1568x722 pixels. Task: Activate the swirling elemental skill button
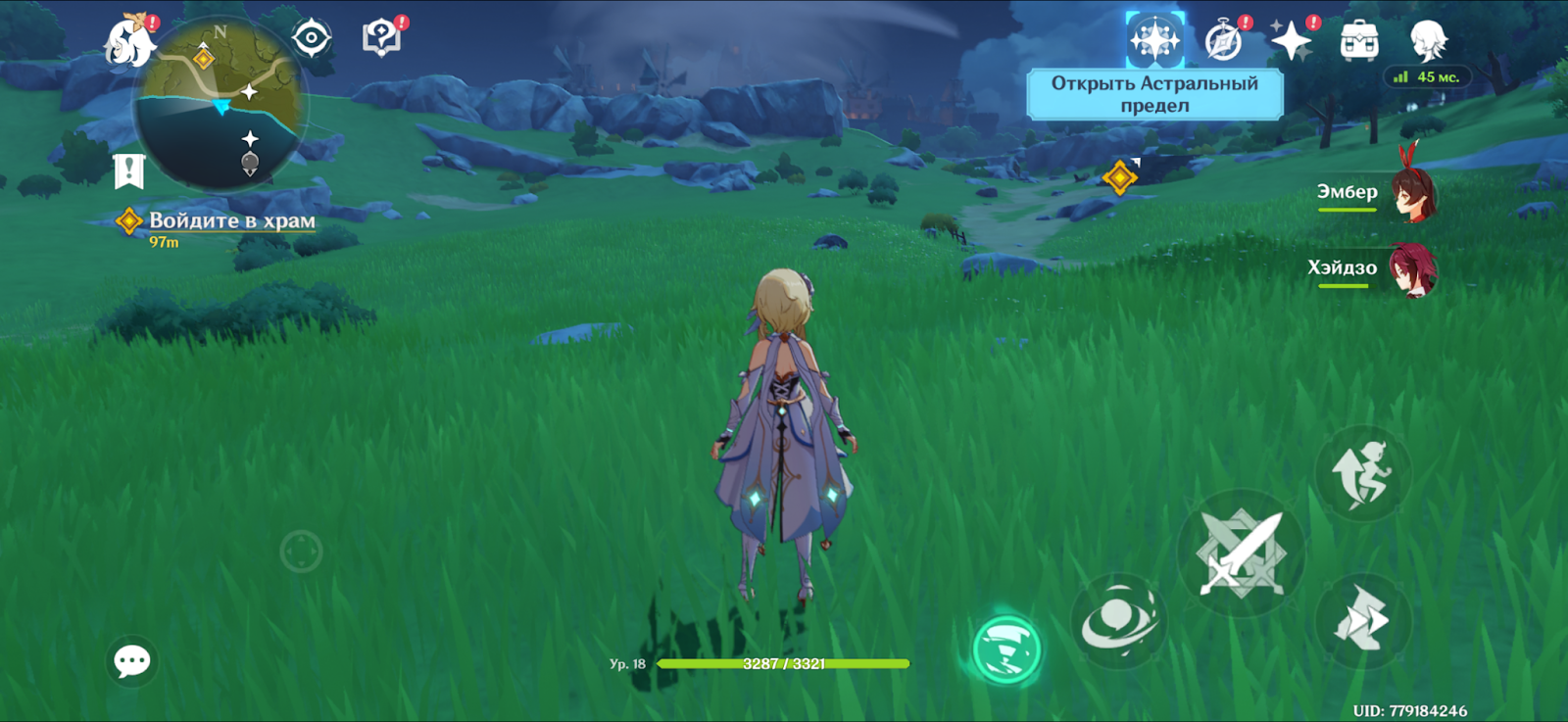point(1119,620)
